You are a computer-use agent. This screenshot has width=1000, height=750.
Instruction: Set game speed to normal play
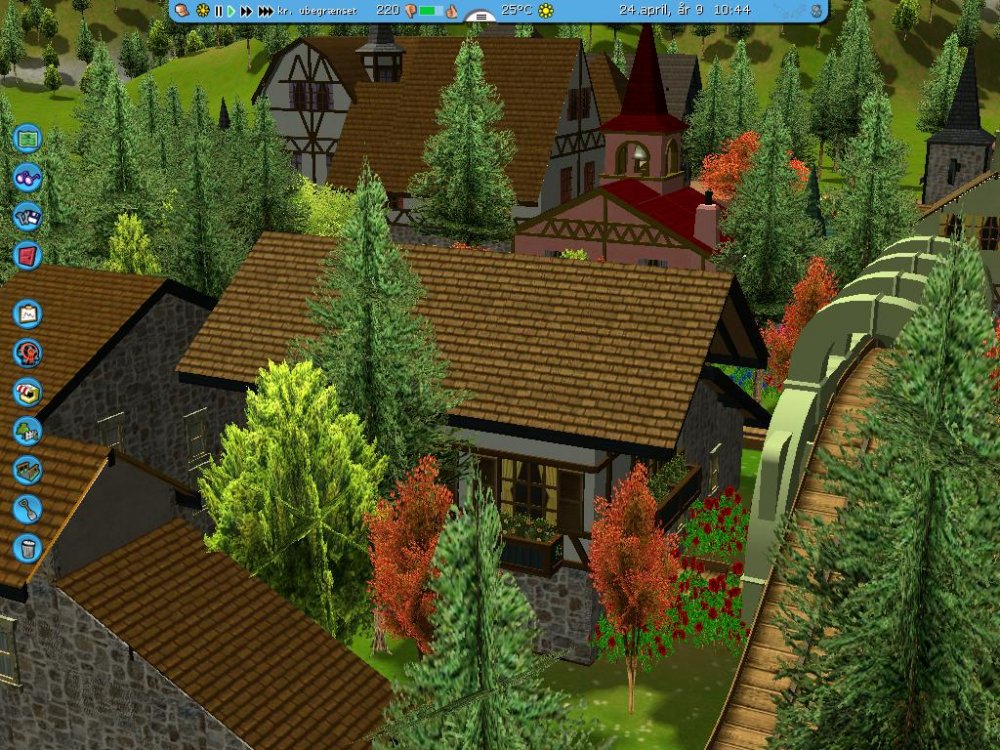[x=231, y=11]
